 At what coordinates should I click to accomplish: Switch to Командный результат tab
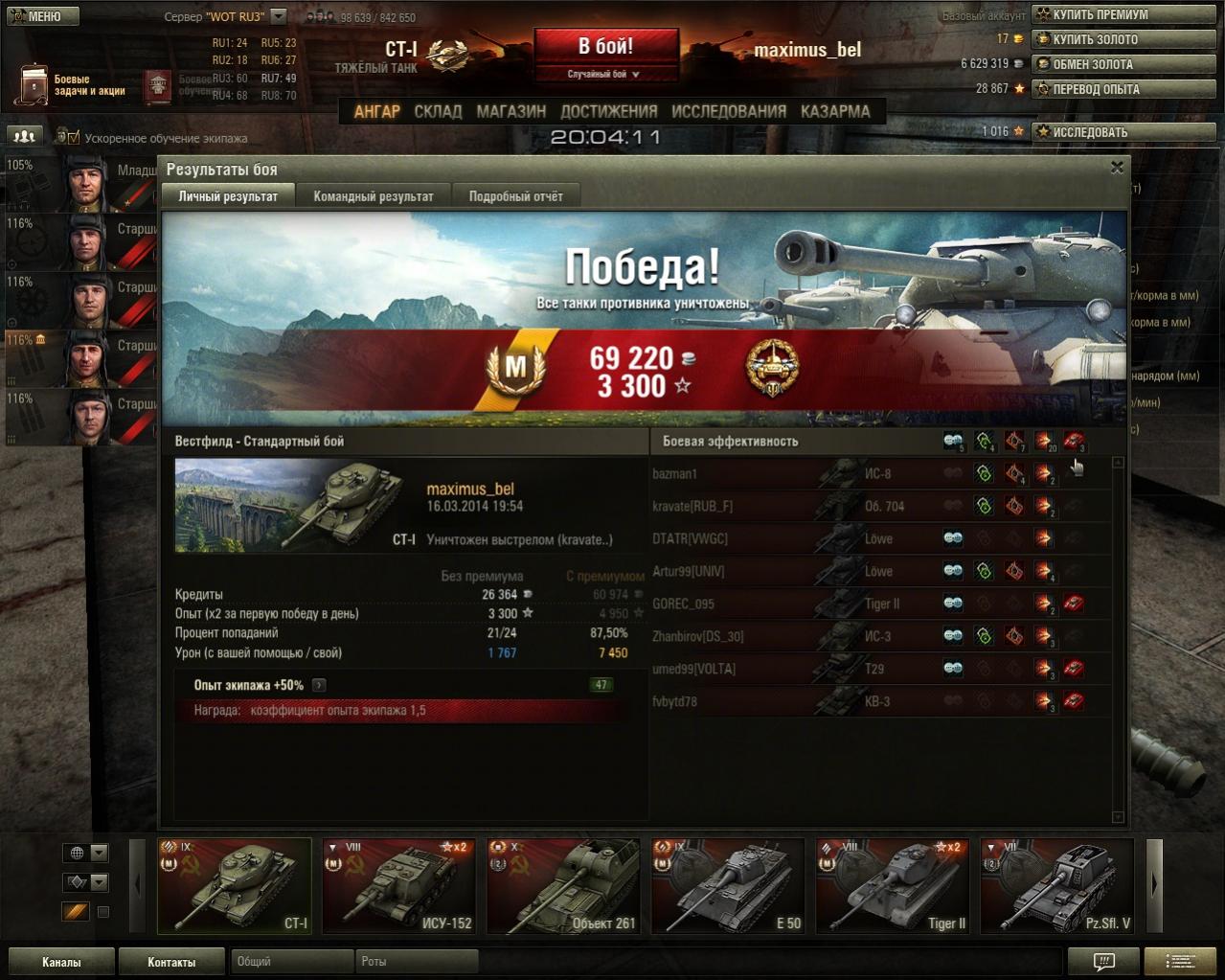[x=374, y=196]
